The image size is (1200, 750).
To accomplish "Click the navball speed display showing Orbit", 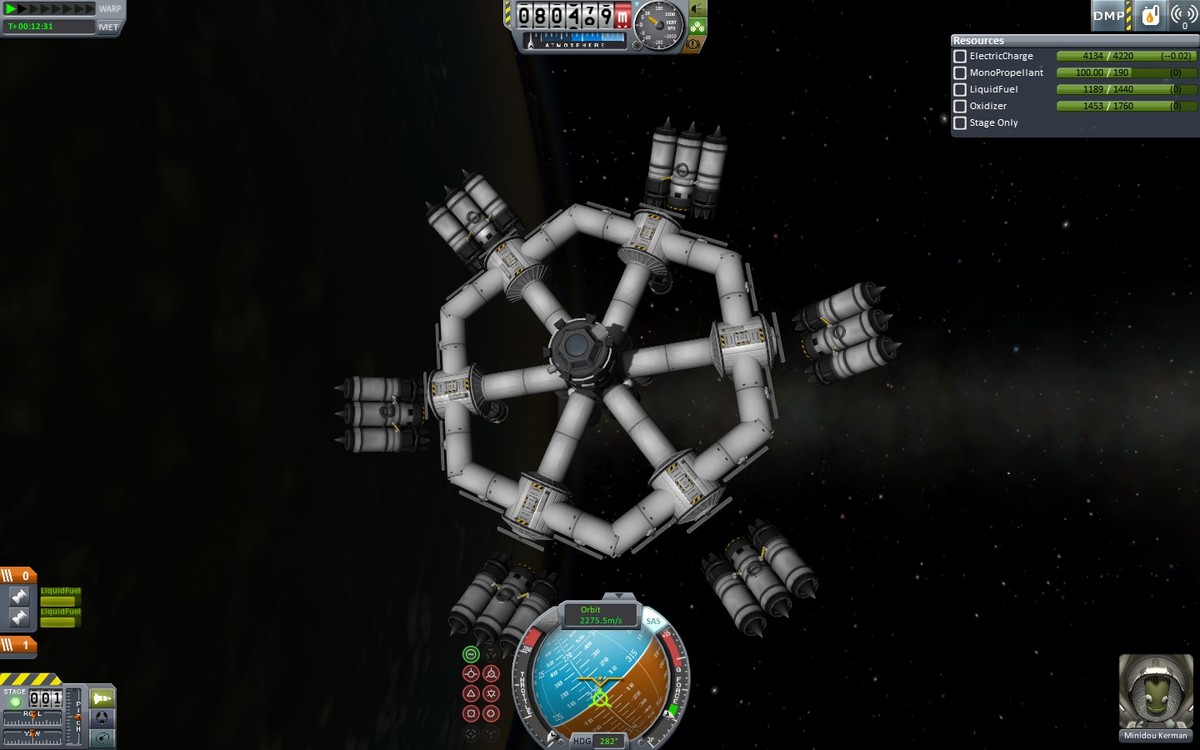I will coord(601,615).
